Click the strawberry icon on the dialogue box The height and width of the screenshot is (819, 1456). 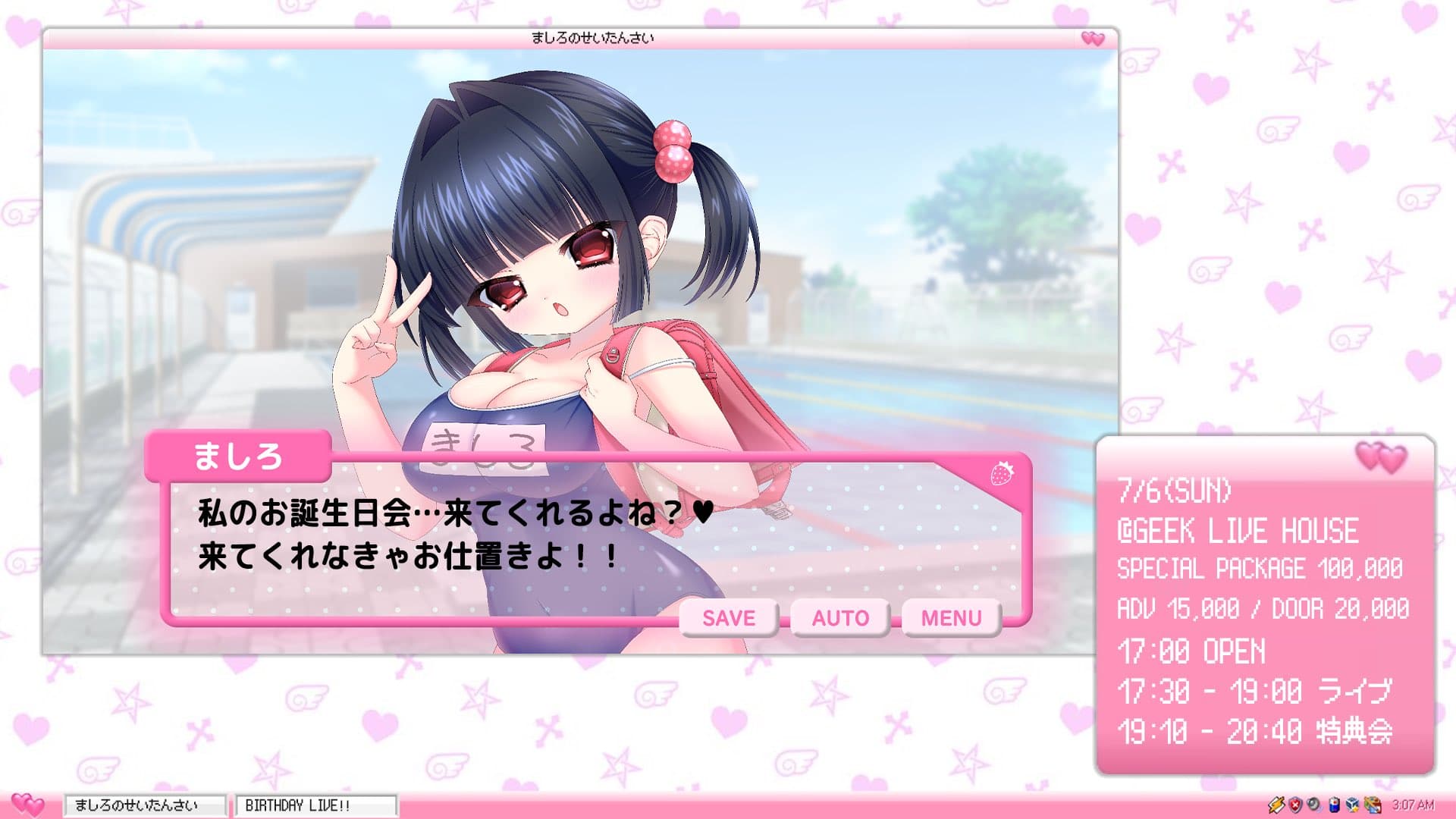click(x=1002, y=473)
